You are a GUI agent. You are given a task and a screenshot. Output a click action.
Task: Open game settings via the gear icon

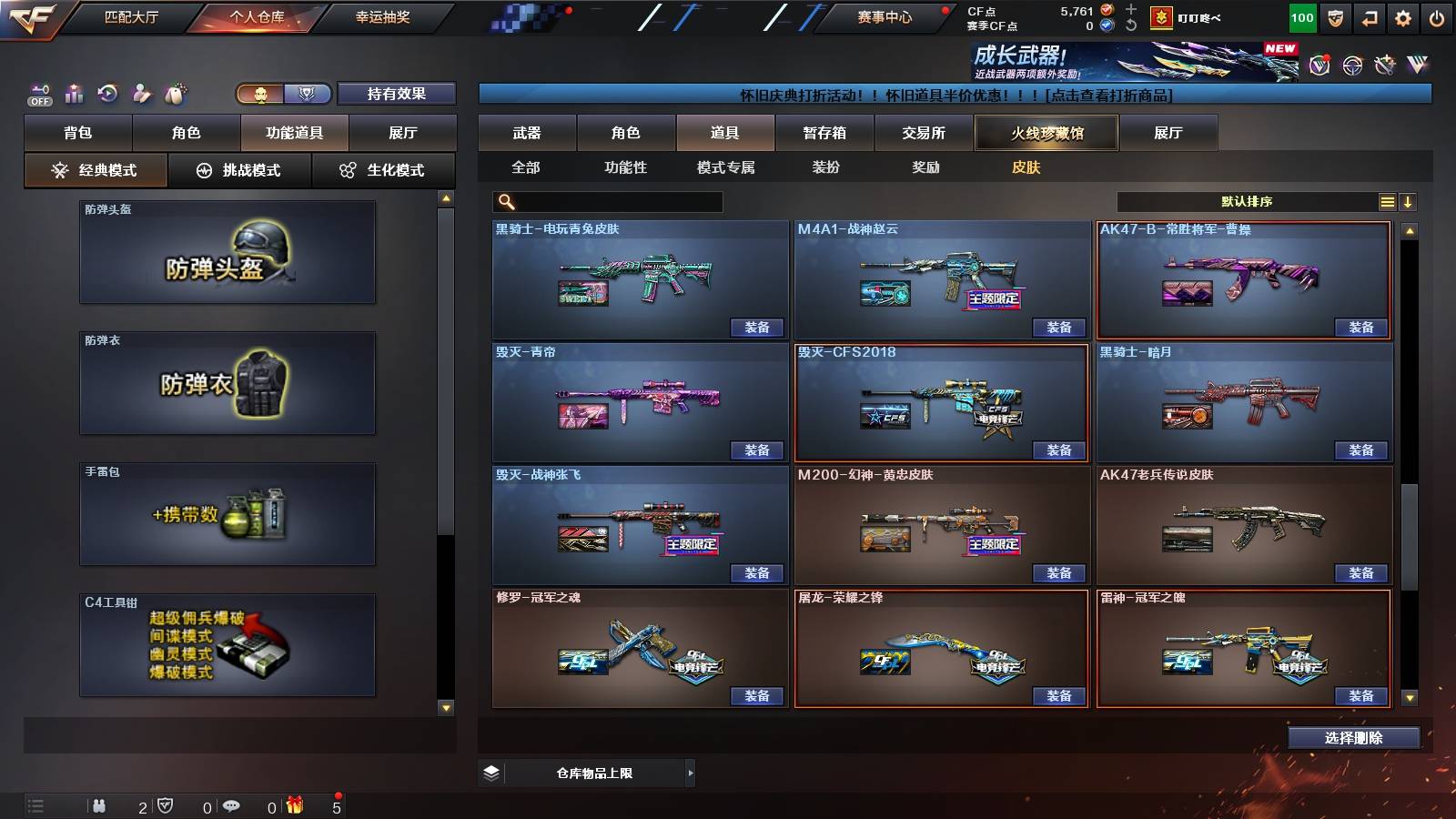(1401, 16)
